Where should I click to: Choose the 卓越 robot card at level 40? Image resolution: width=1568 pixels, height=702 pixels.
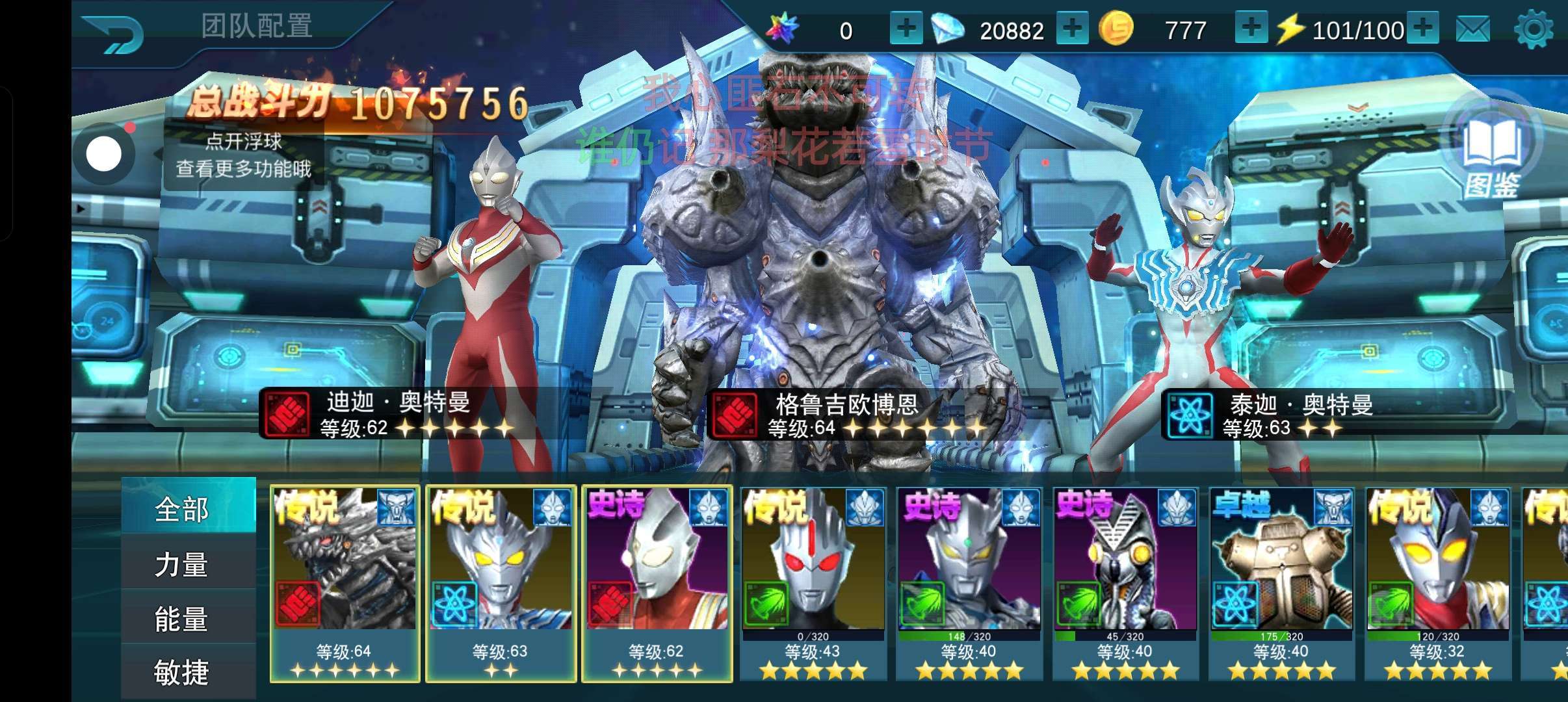[1281, 583]
